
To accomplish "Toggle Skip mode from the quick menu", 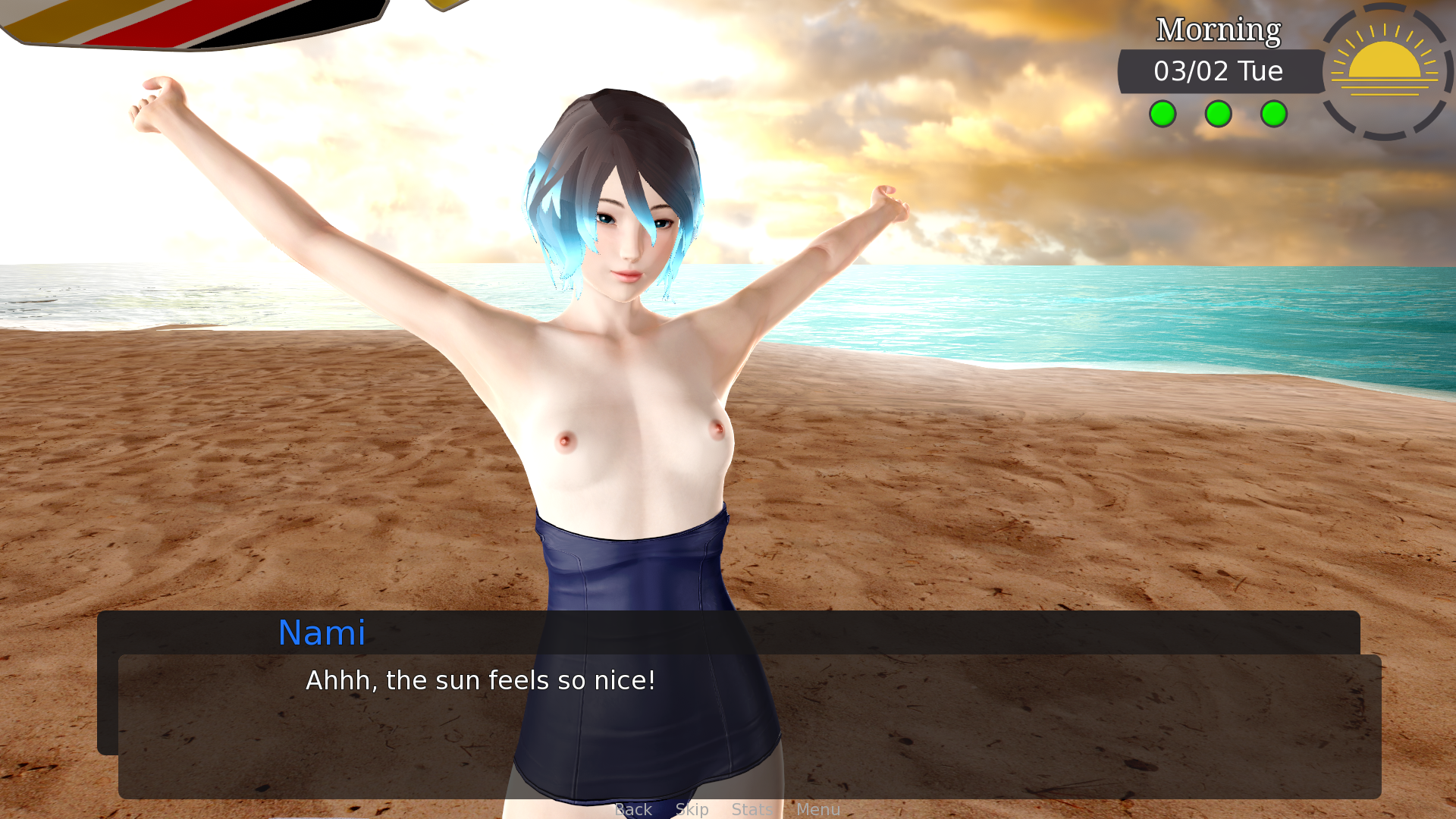I will pos(692,810).
